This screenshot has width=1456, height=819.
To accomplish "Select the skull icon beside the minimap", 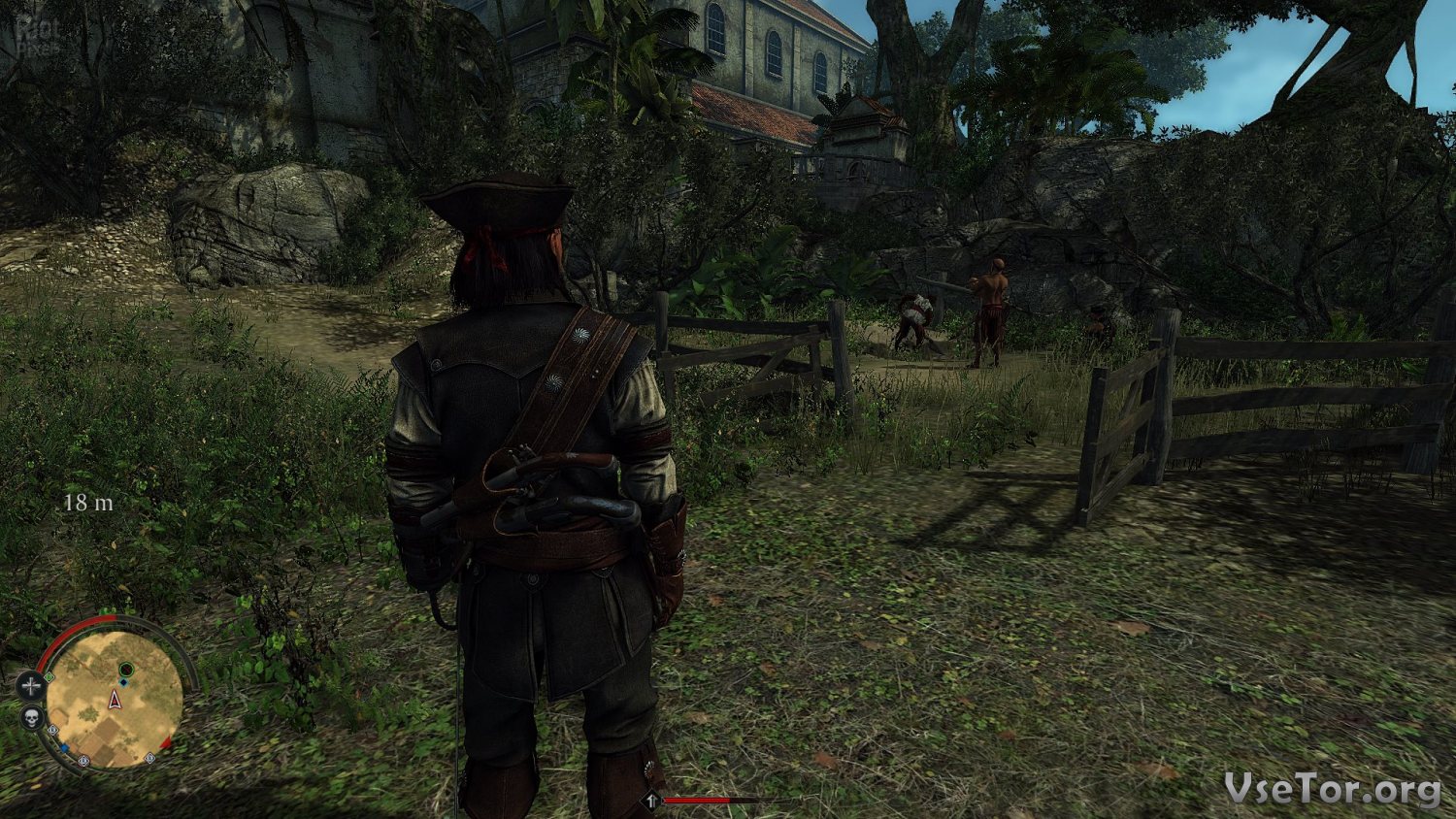I will tap(32, 718).
